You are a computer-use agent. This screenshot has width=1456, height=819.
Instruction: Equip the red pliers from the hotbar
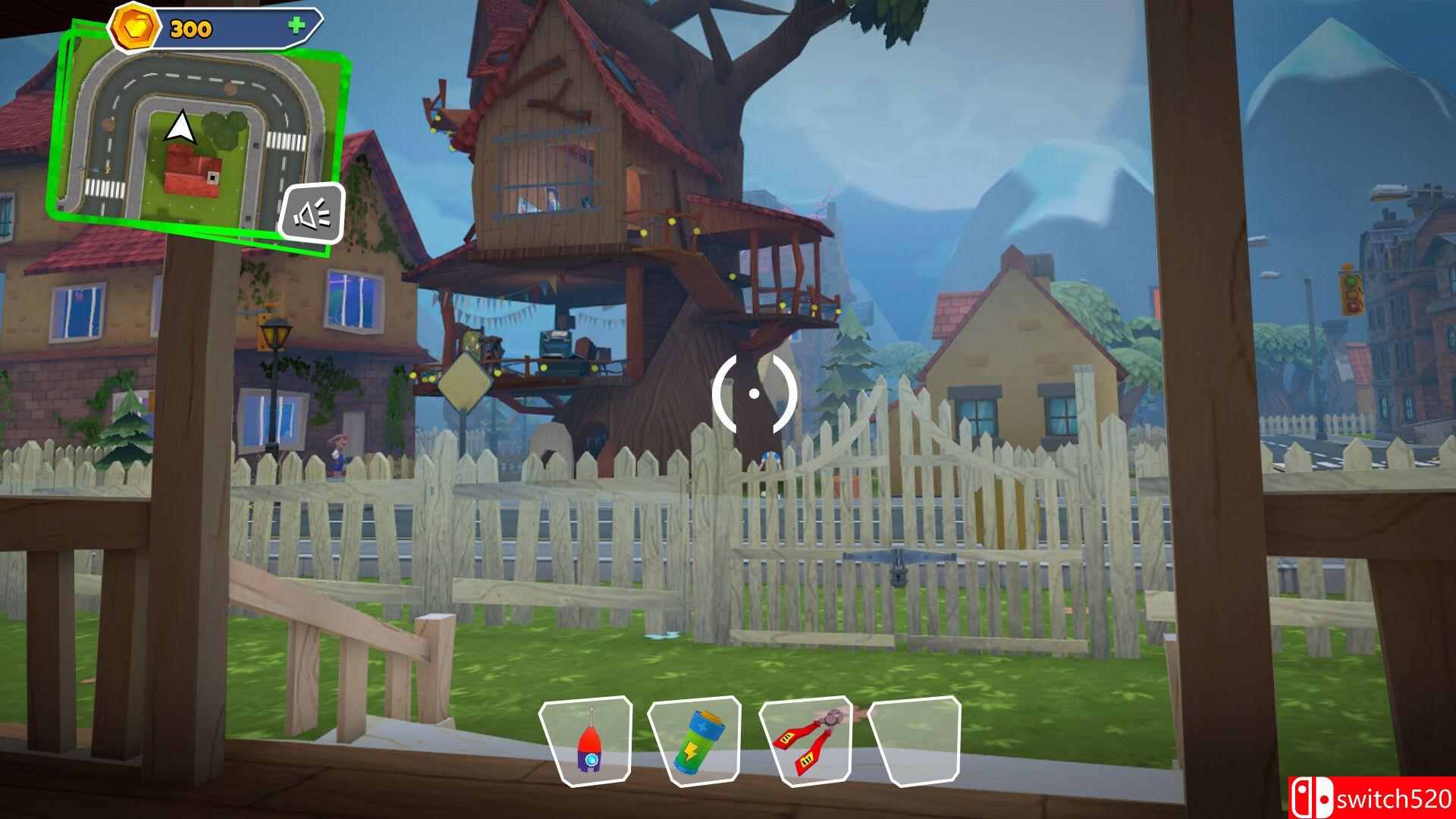[x=805, y=739]
